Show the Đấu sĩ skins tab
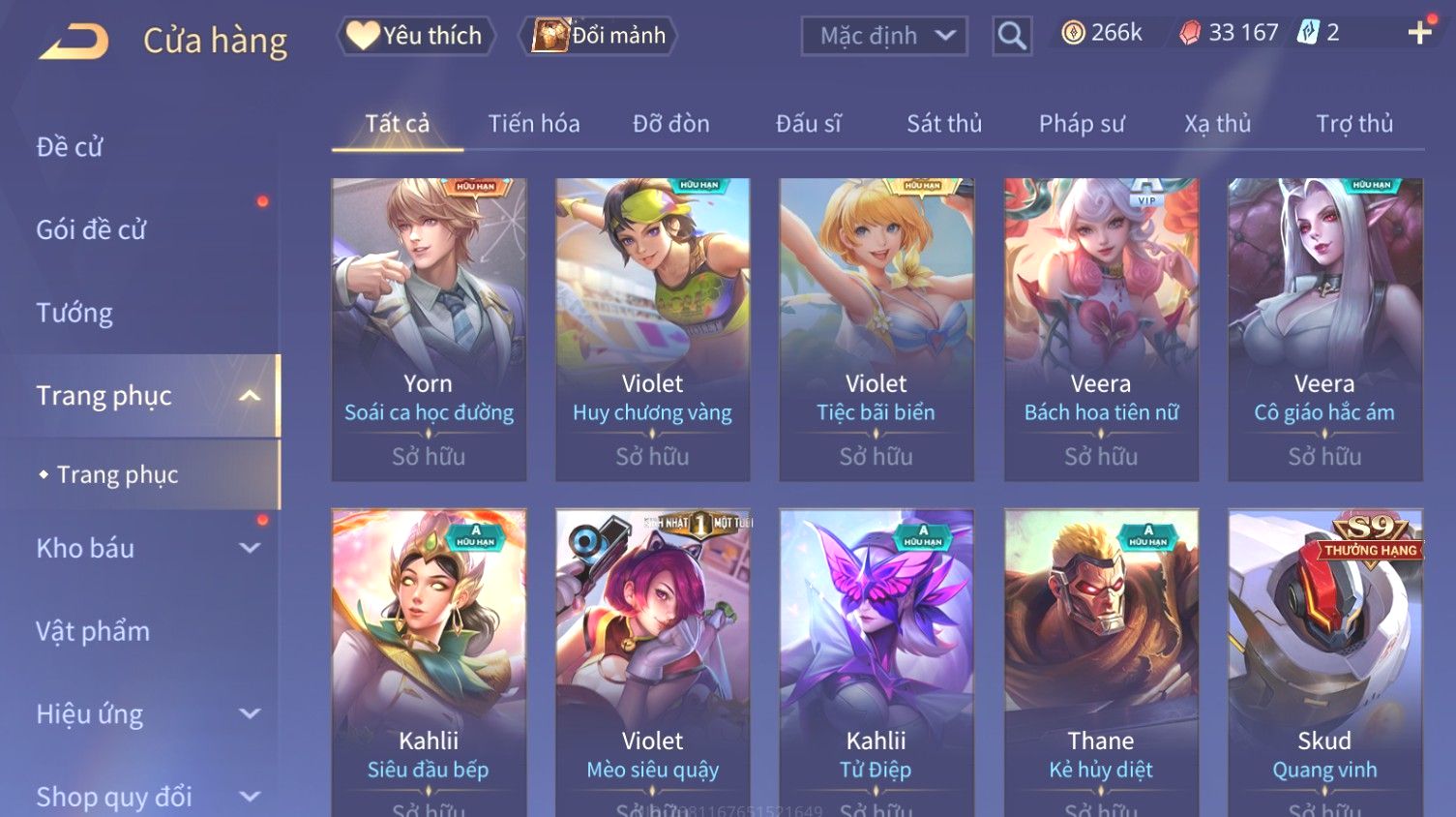 point(809,124)
